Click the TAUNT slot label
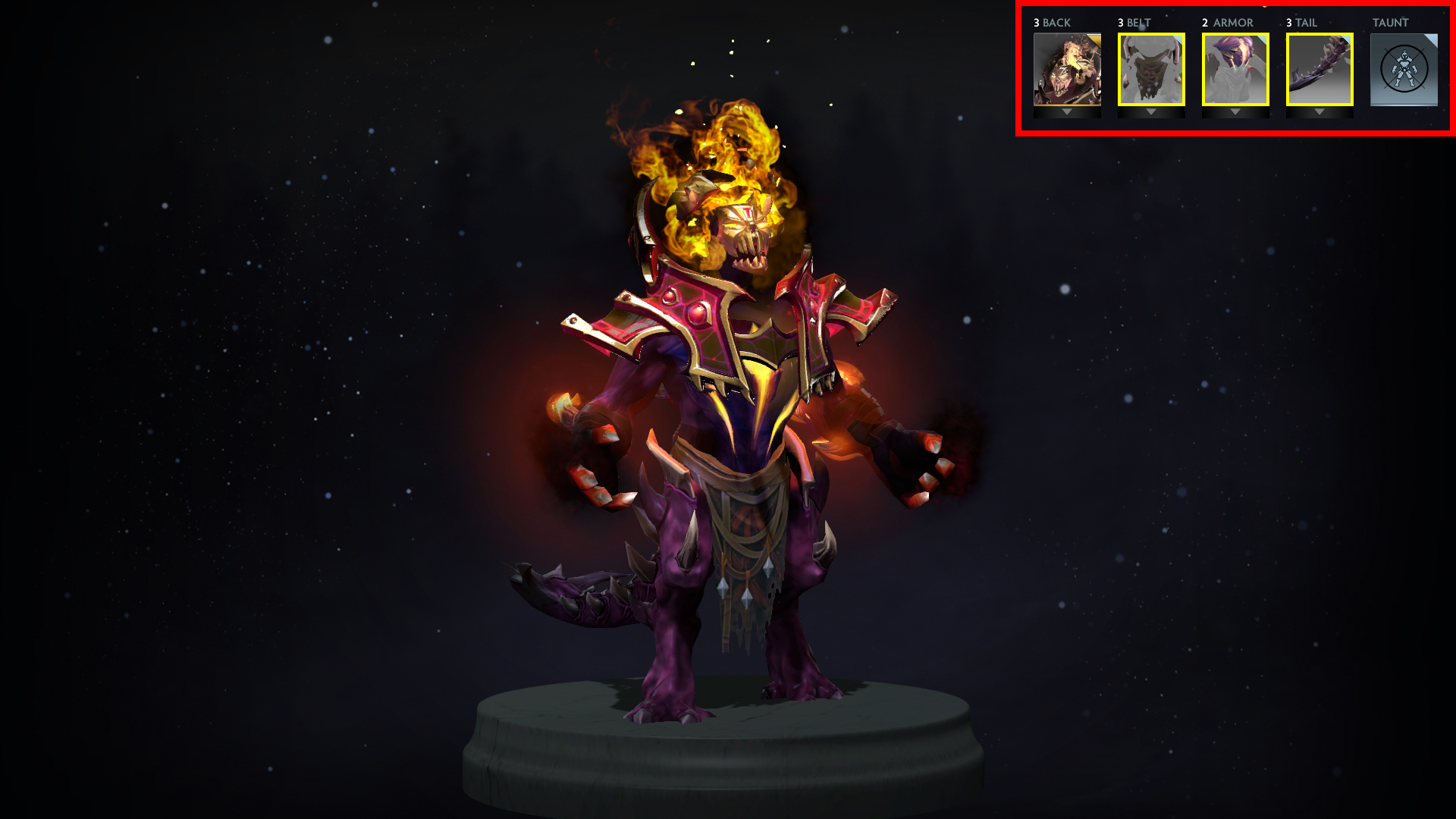The height and width of the screenshot is (819, 1456). pos(1392,23)
